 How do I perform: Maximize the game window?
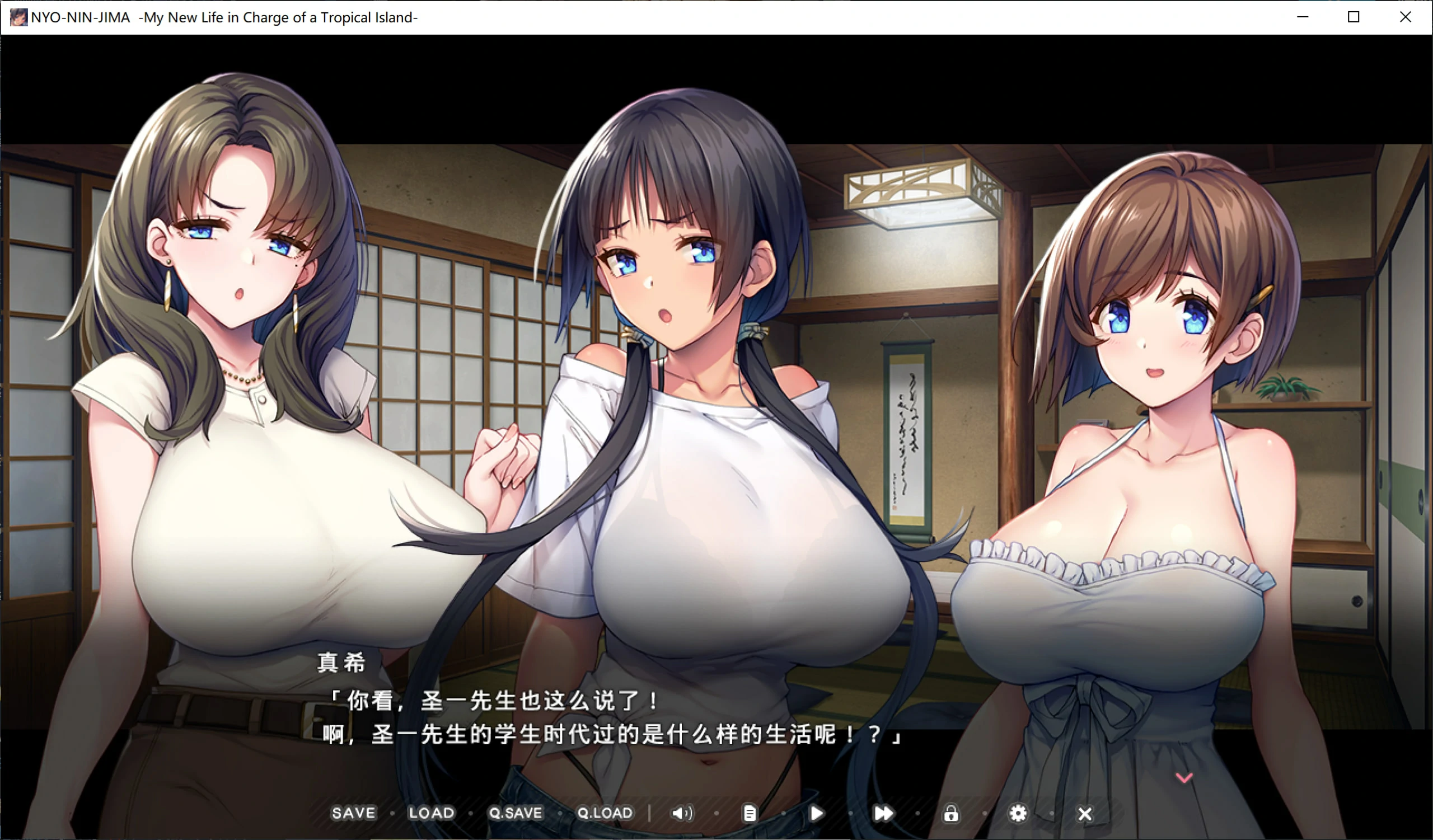[1354, 17]
